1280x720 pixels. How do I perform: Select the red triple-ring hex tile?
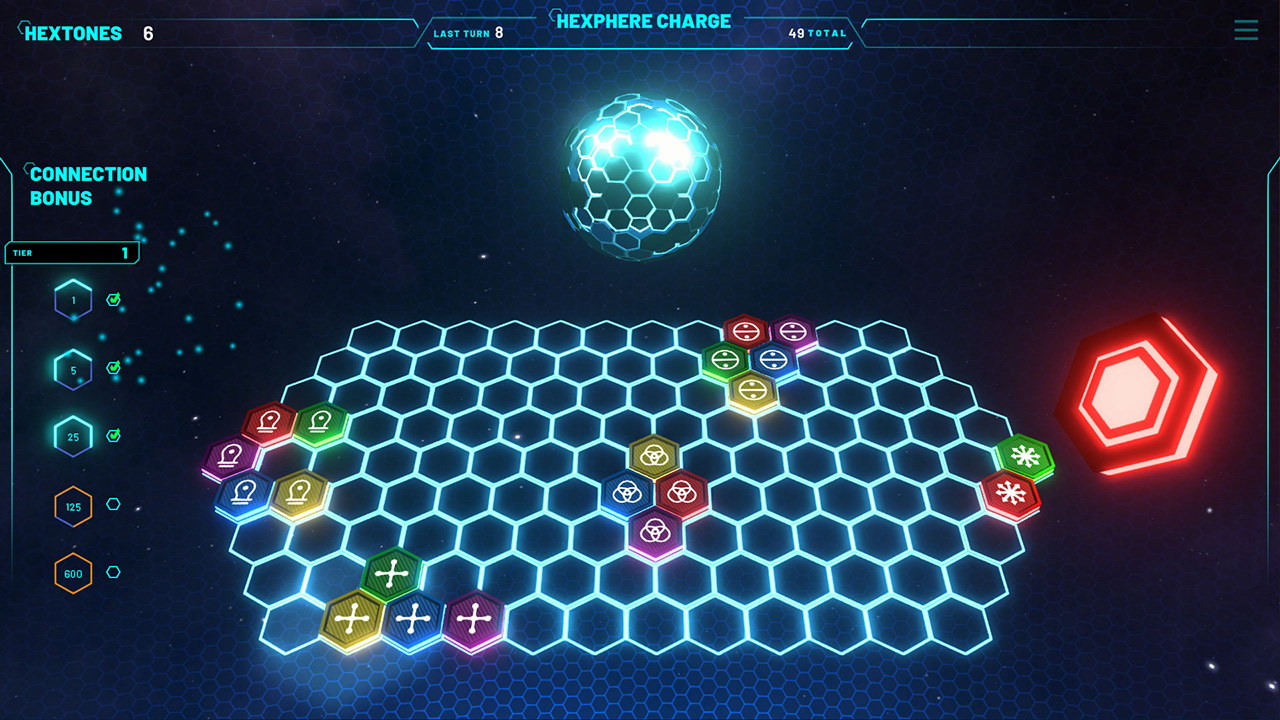684,492
